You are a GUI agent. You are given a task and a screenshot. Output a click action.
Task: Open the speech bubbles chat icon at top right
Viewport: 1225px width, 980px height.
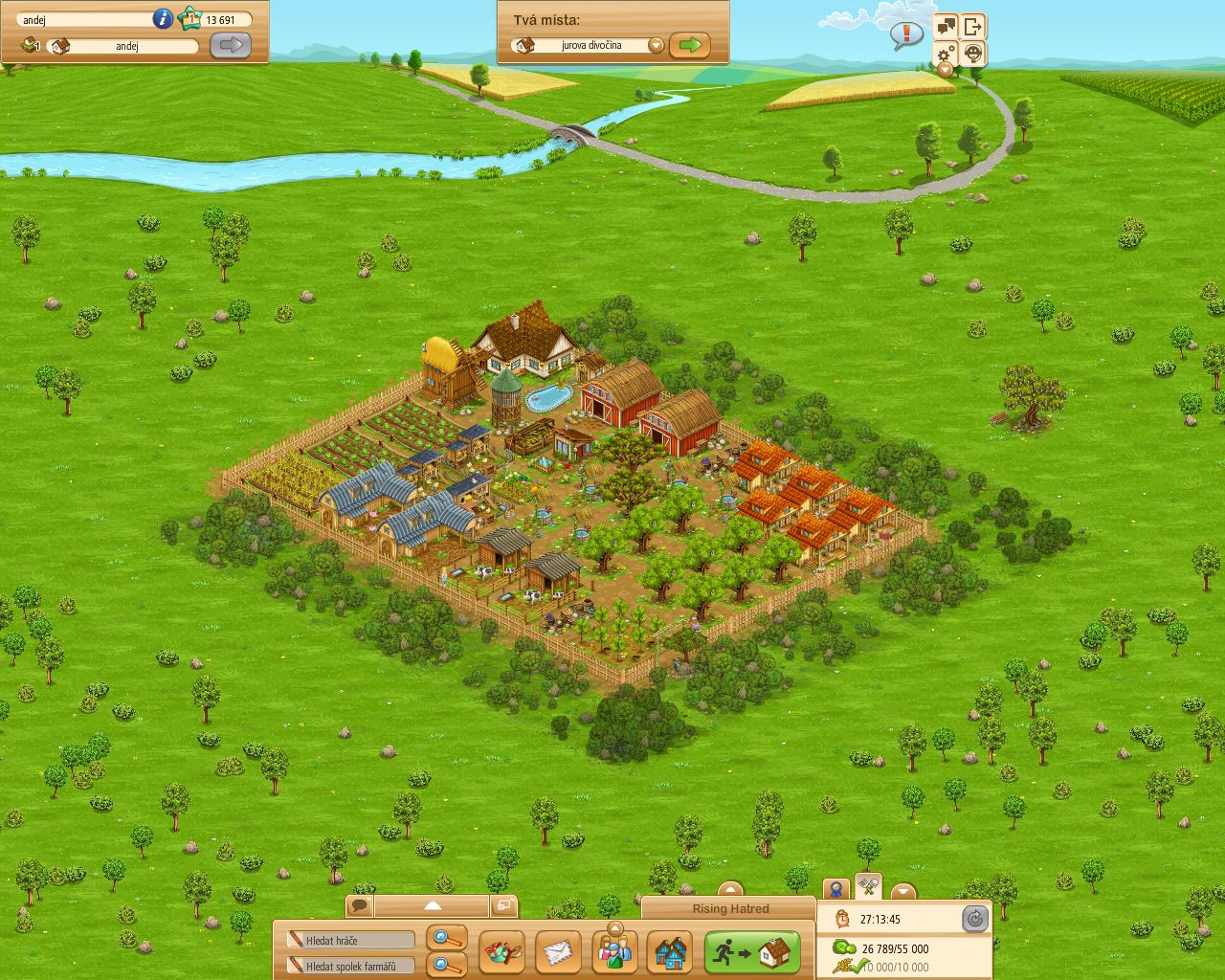[947, 25]
